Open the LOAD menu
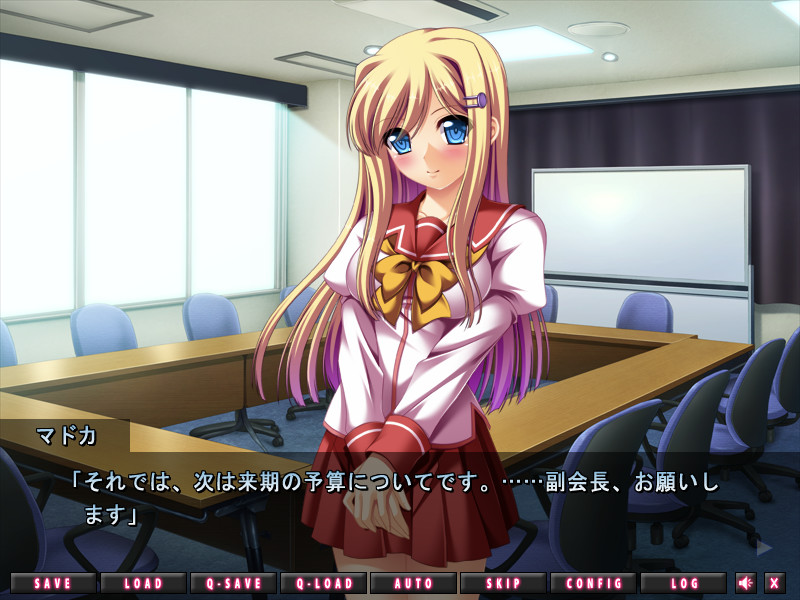This screenshot has width=800, height=600. [143, 583]
